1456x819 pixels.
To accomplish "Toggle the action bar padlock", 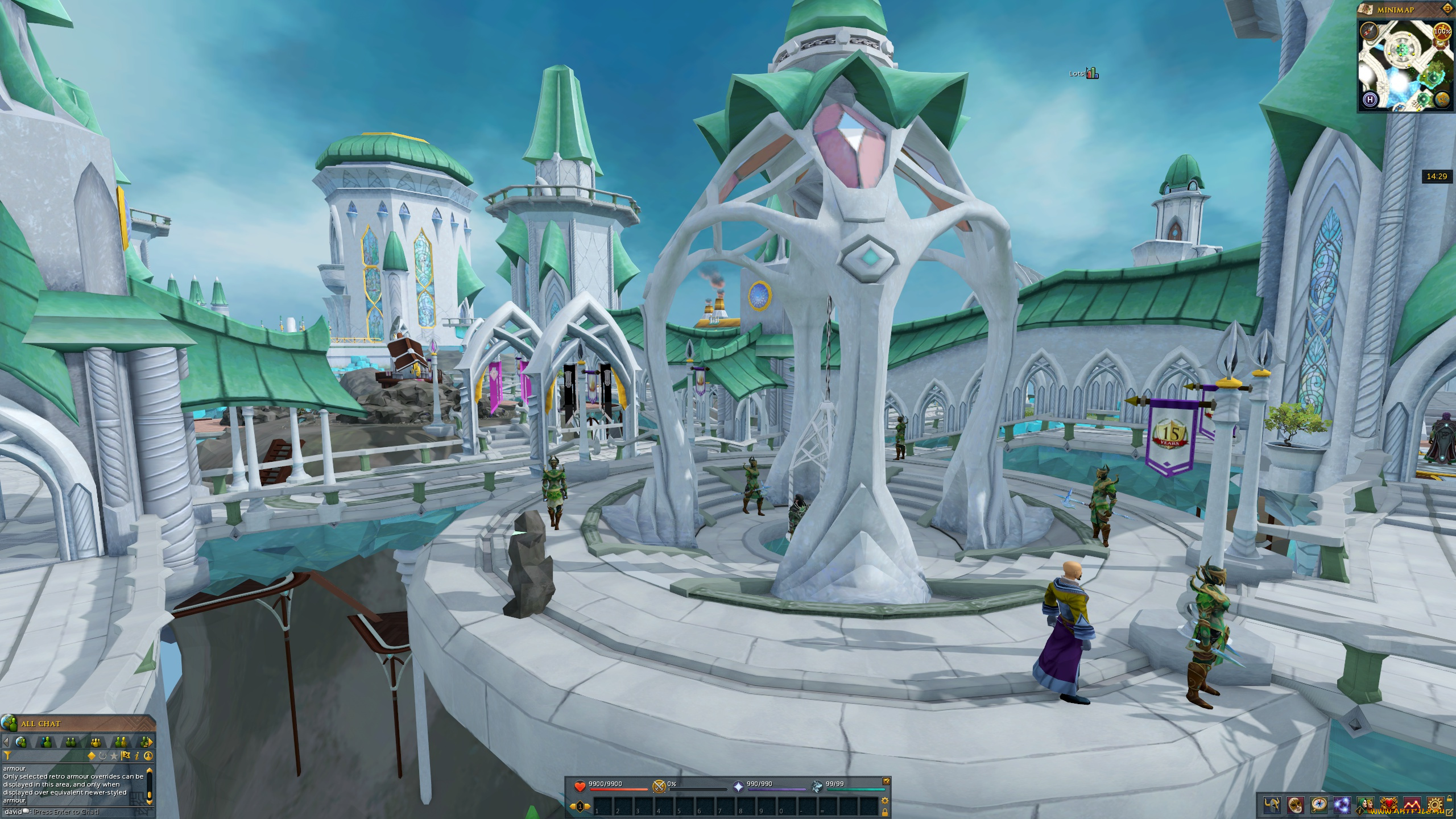I will coord(885,812).
